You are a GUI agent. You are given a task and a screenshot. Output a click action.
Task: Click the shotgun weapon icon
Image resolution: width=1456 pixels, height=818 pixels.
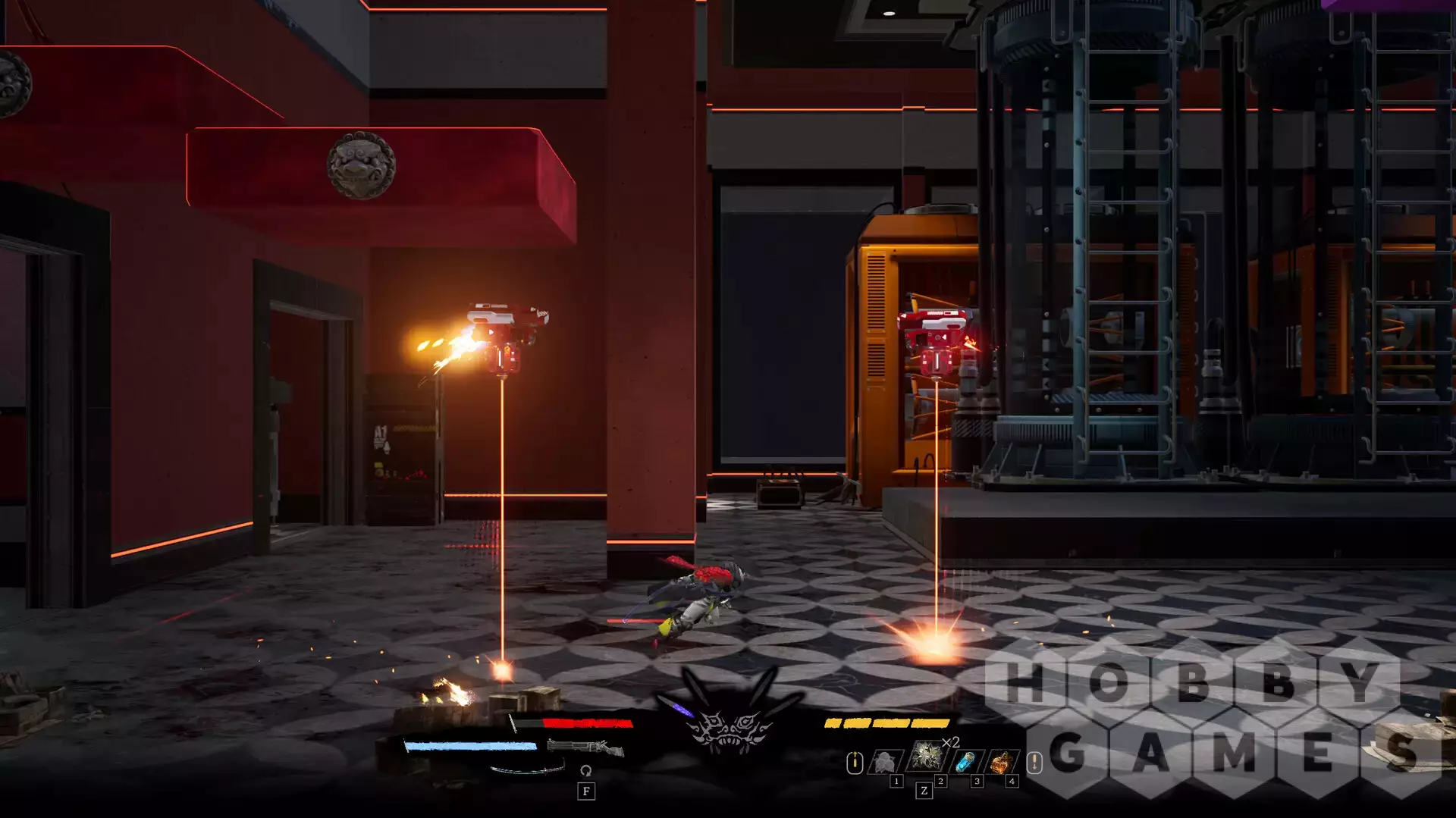(x=585, y=747)
